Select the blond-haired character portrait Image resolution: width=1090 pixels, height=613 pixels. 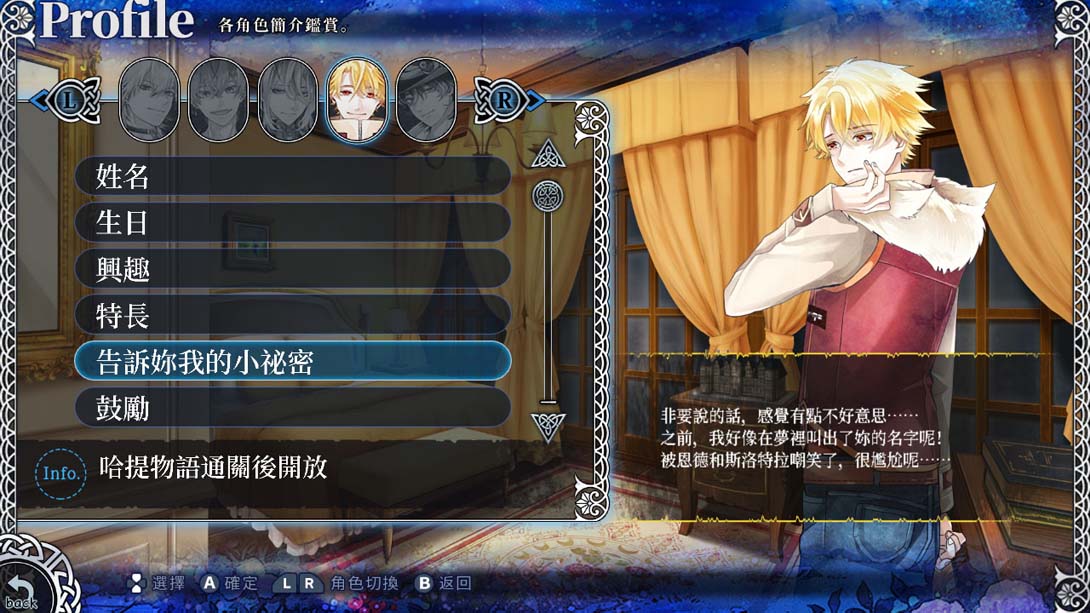[x=357, y=98]
